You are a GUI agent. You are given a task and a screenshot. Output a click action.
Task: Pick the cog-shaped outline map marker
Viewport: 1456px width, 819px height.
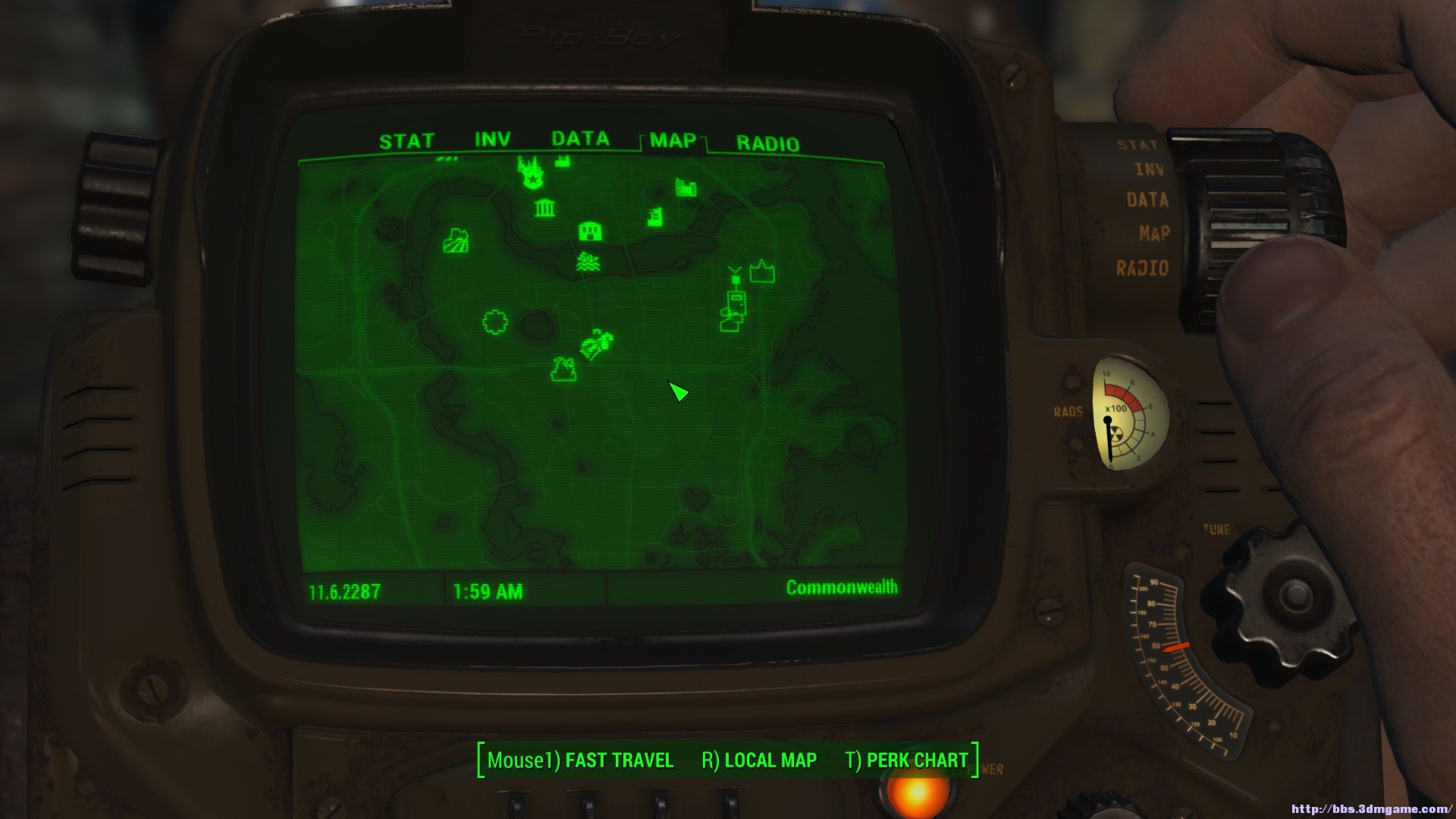coord(494,322)
